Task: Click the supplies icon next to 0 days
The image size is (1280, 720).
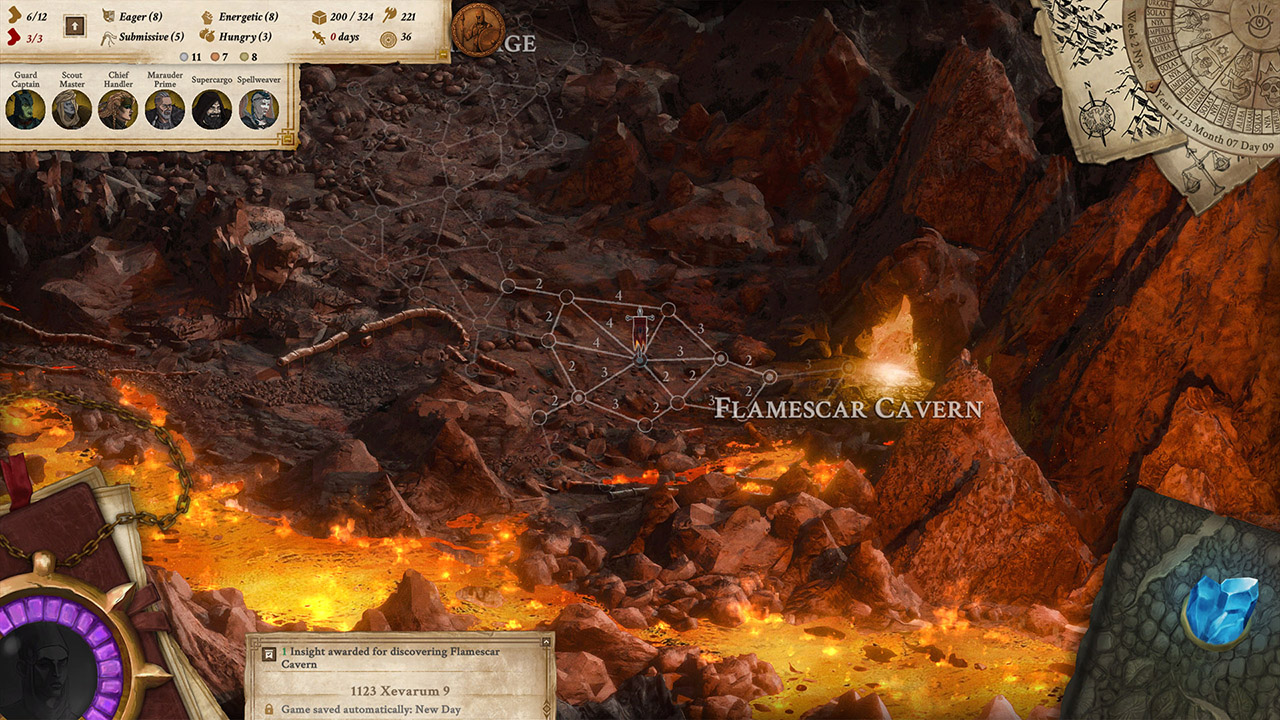Action: point(316,35)
